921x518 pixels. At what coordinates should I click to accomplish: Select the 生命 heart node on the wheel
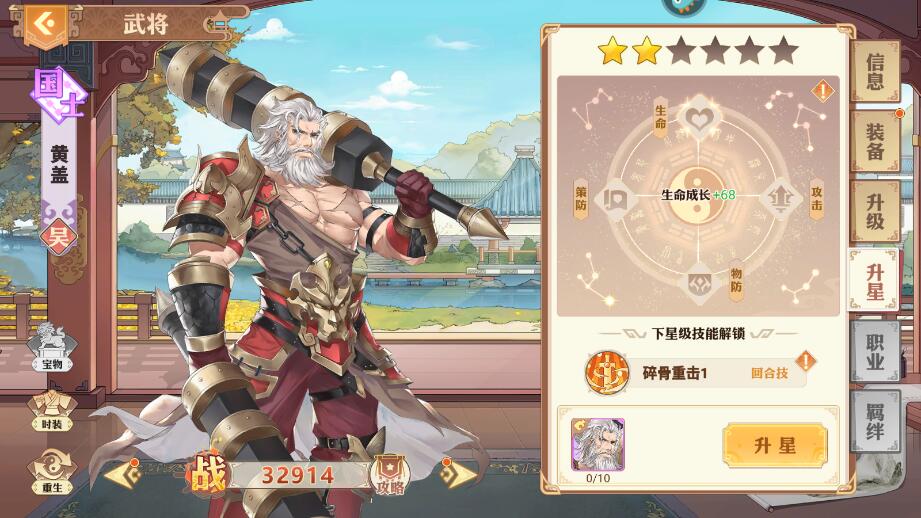[697, 120]
